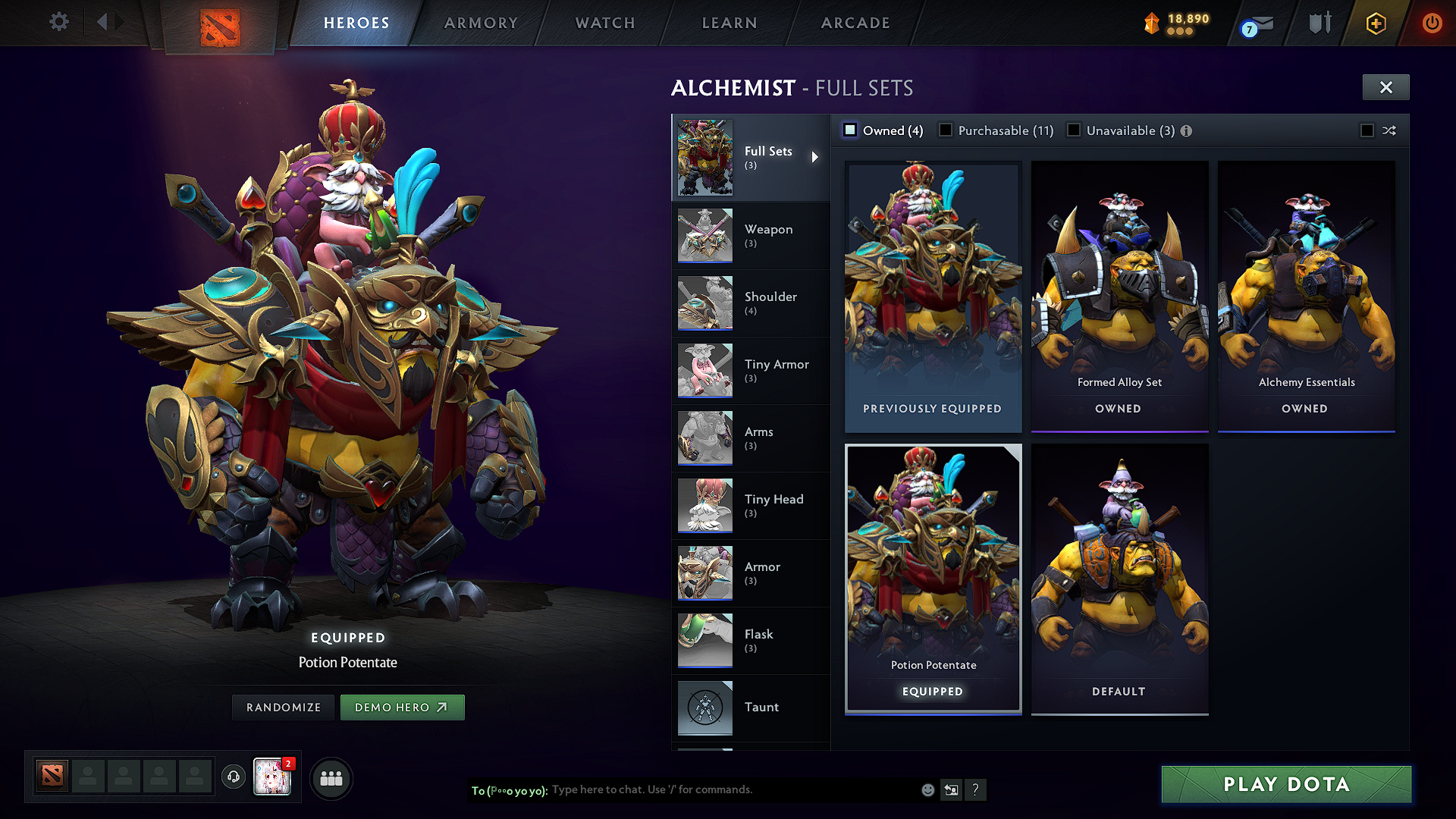Click the DEMO HERO button
The image size is (1456, 819).
[x=403, y=707]
